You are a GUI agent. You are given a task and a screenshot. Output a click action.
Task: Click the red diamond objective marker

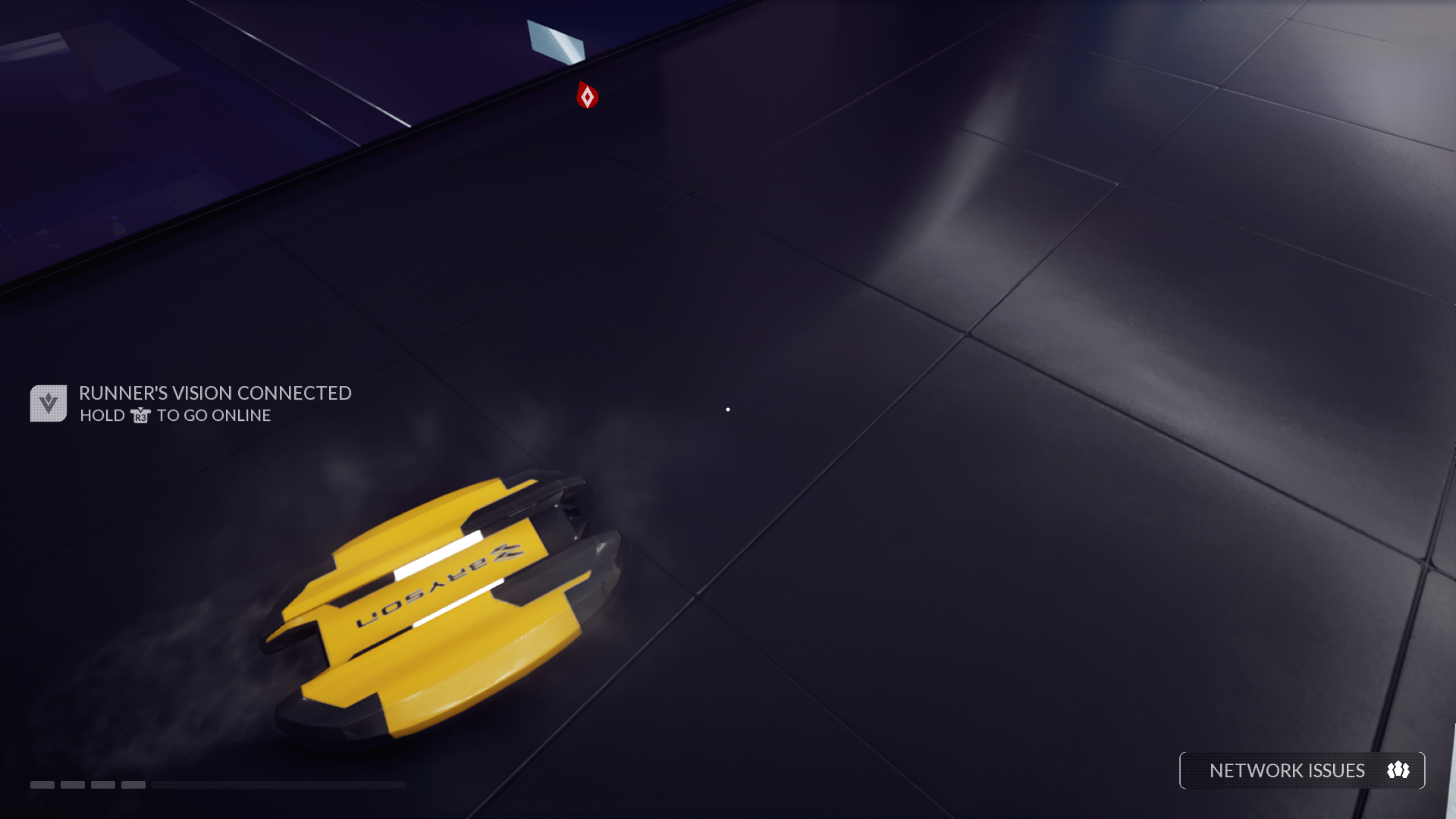pyautogui.click(x=588, y=96)
